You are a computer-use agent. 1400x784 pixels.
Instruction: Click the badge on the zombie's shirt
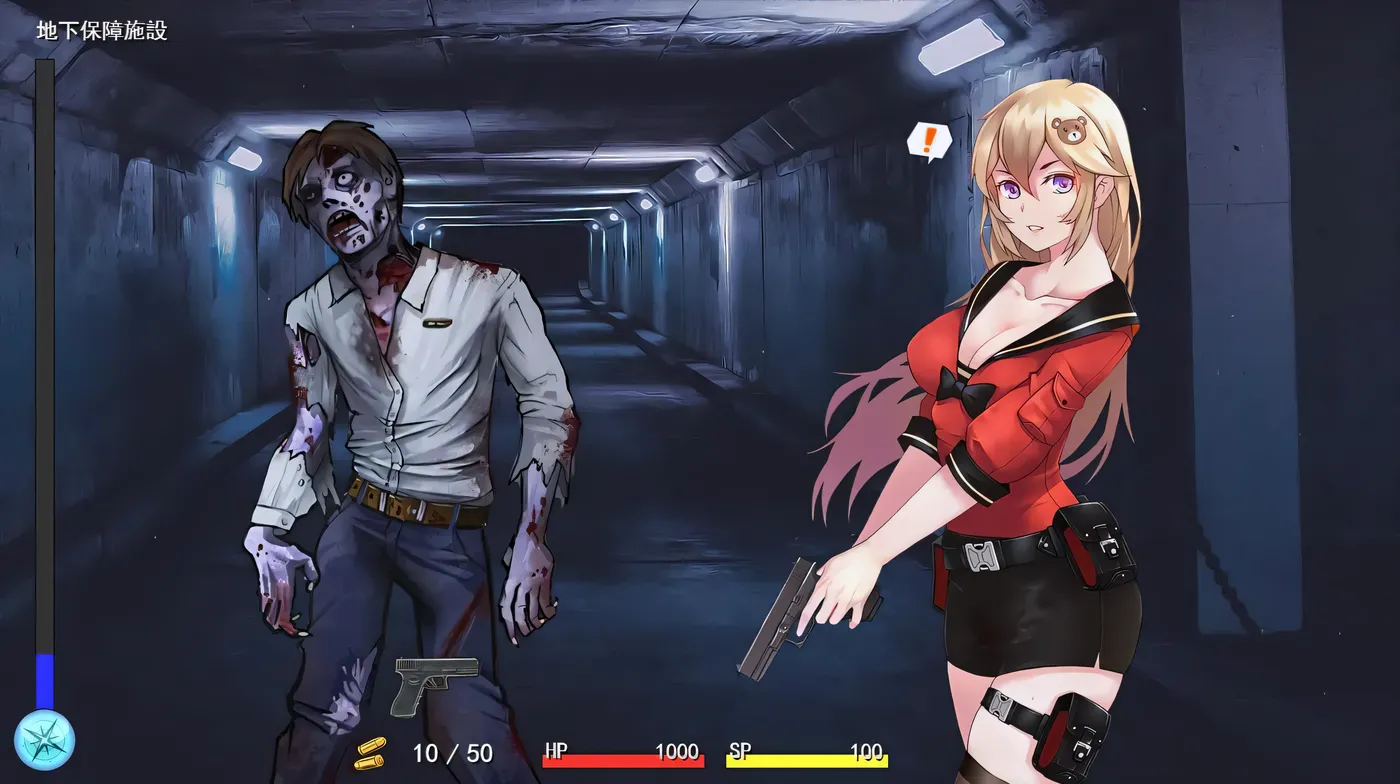point(436,323)
